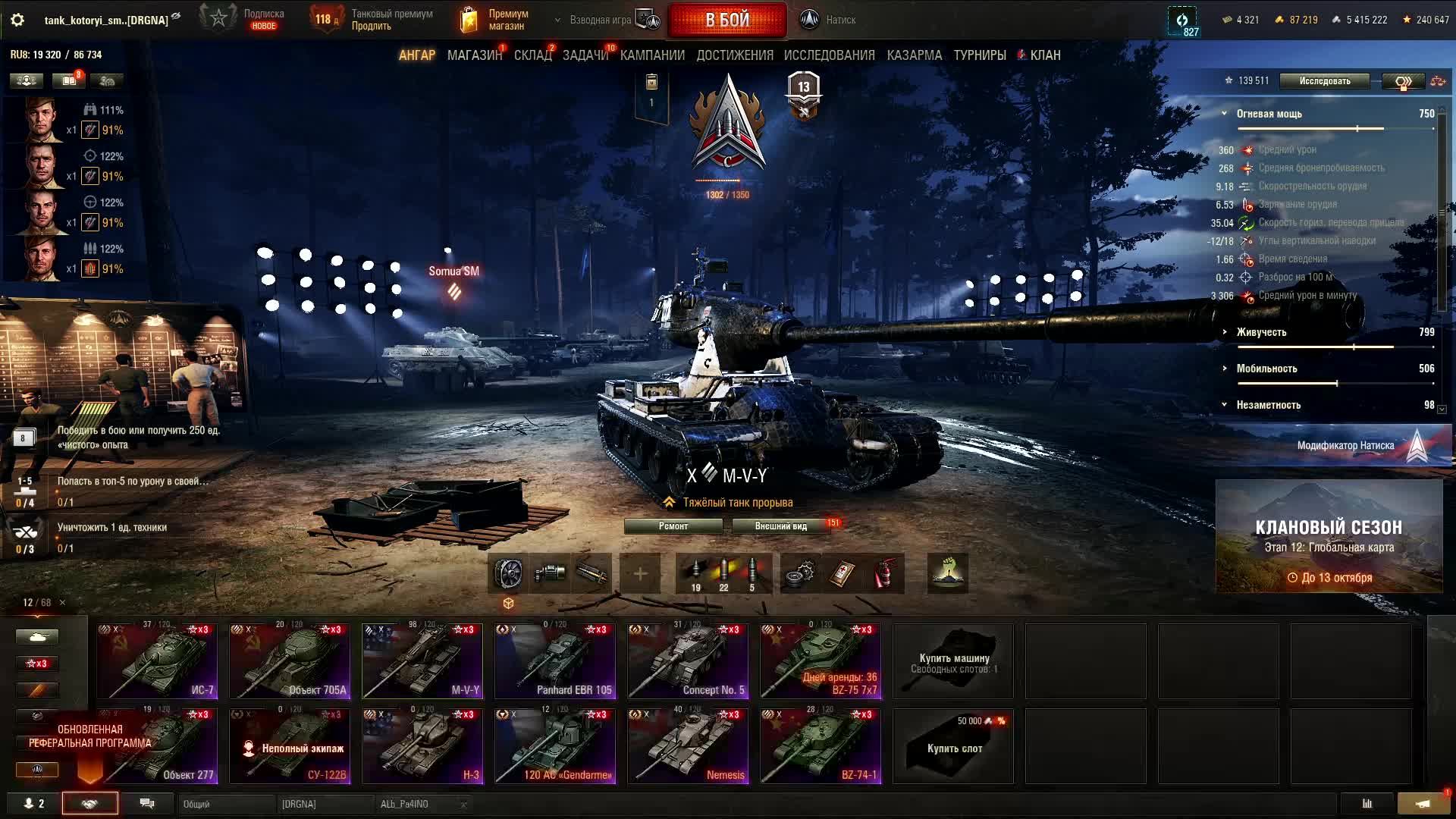Click the Ремонт button
This screenshot has height=819, width=1456.
(673, 526)
